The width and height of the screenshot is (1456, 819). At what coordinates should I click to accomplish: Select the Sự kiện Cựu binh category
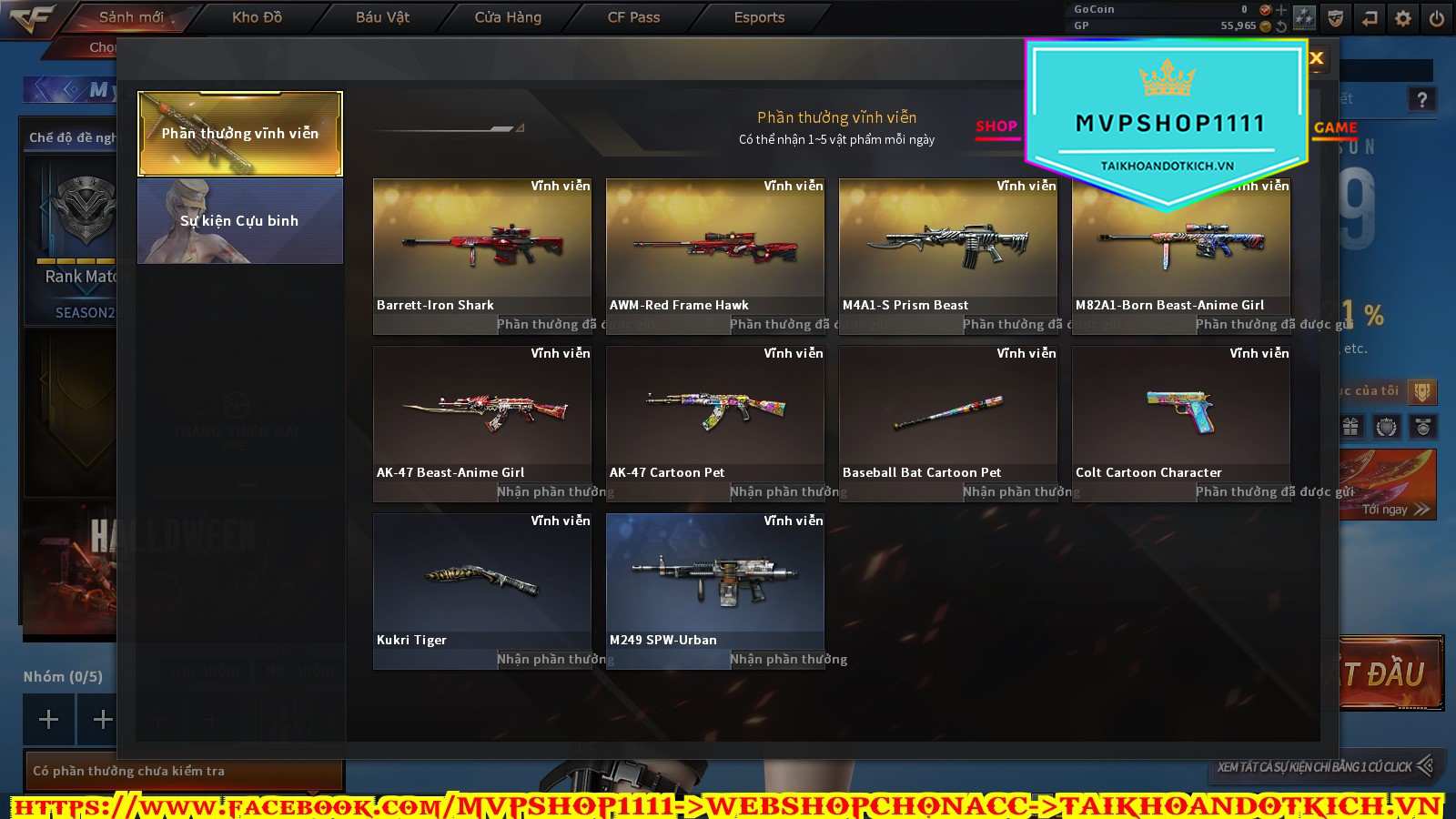(240, 221)
